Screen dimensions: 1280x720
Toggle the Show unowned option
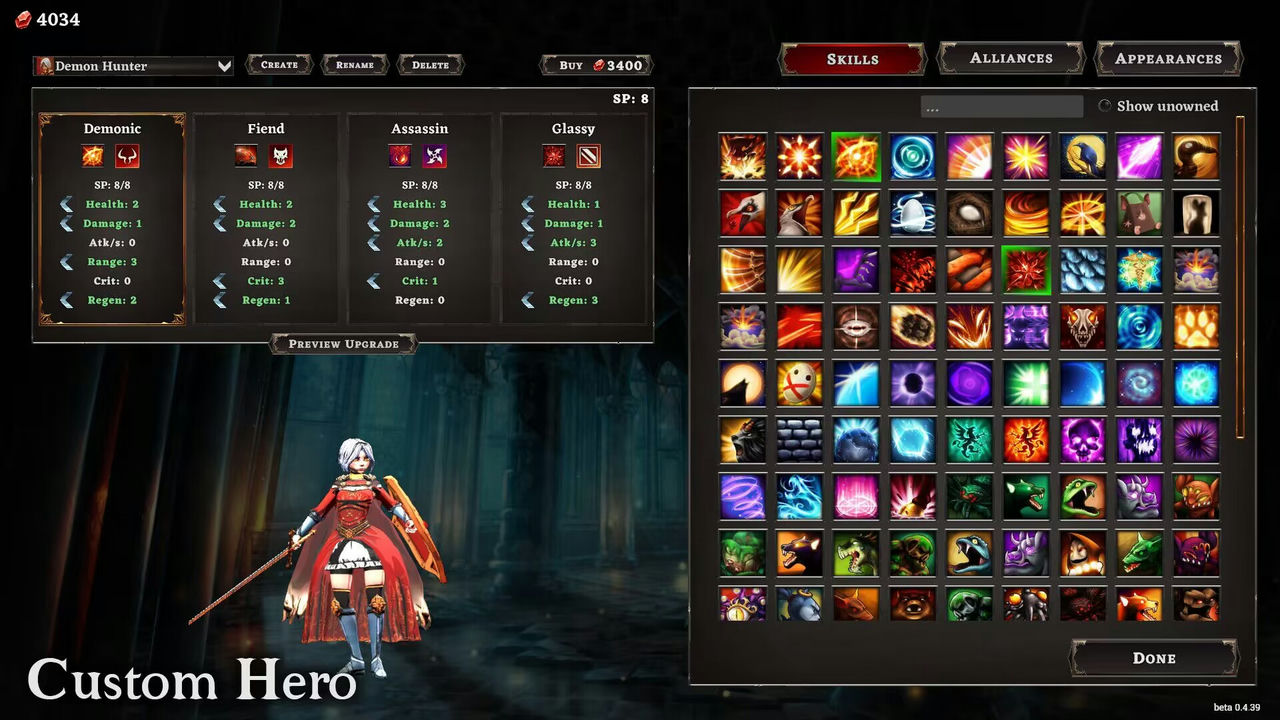[x=1105, y=106]
